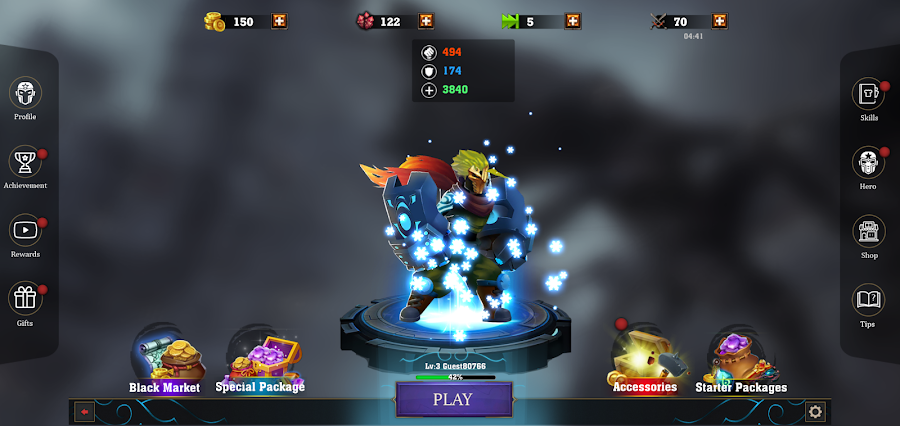Image resolution: width=900 pixels, height=426 pixels.
Task: Open settings with the gear icon
Action: coord(815,411)
